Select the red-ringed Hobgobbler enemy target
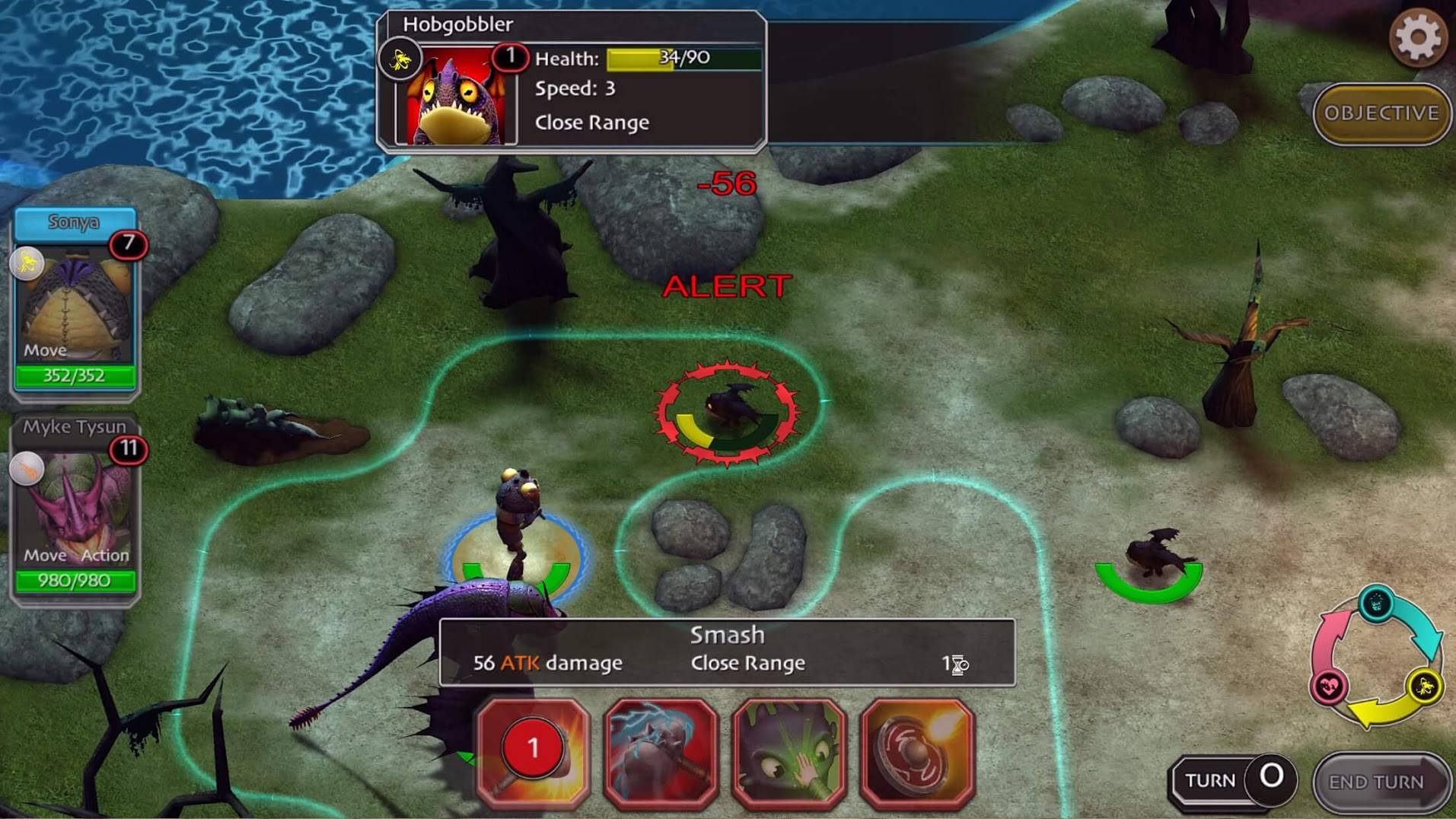The image size is (1456, 819). [x=728, y=411]
